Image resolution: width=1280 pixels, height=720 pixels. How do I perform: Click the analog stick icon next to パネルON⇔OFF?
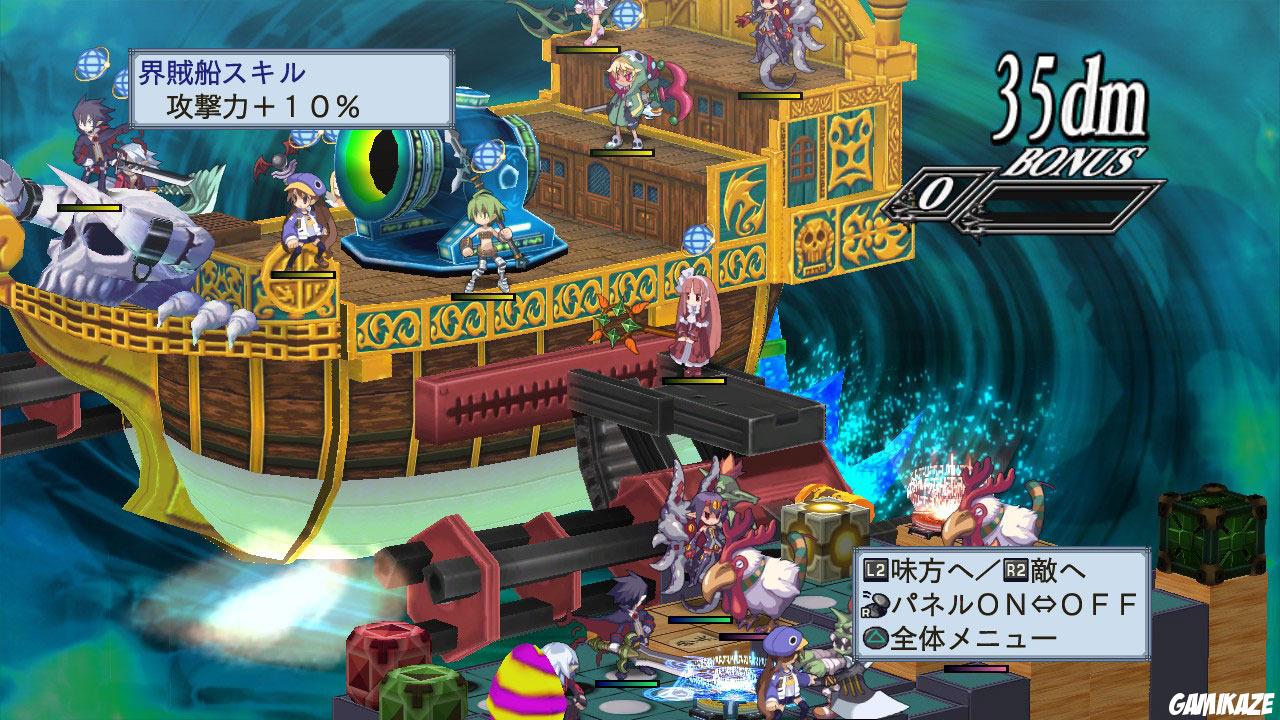(x=875, y=604)
